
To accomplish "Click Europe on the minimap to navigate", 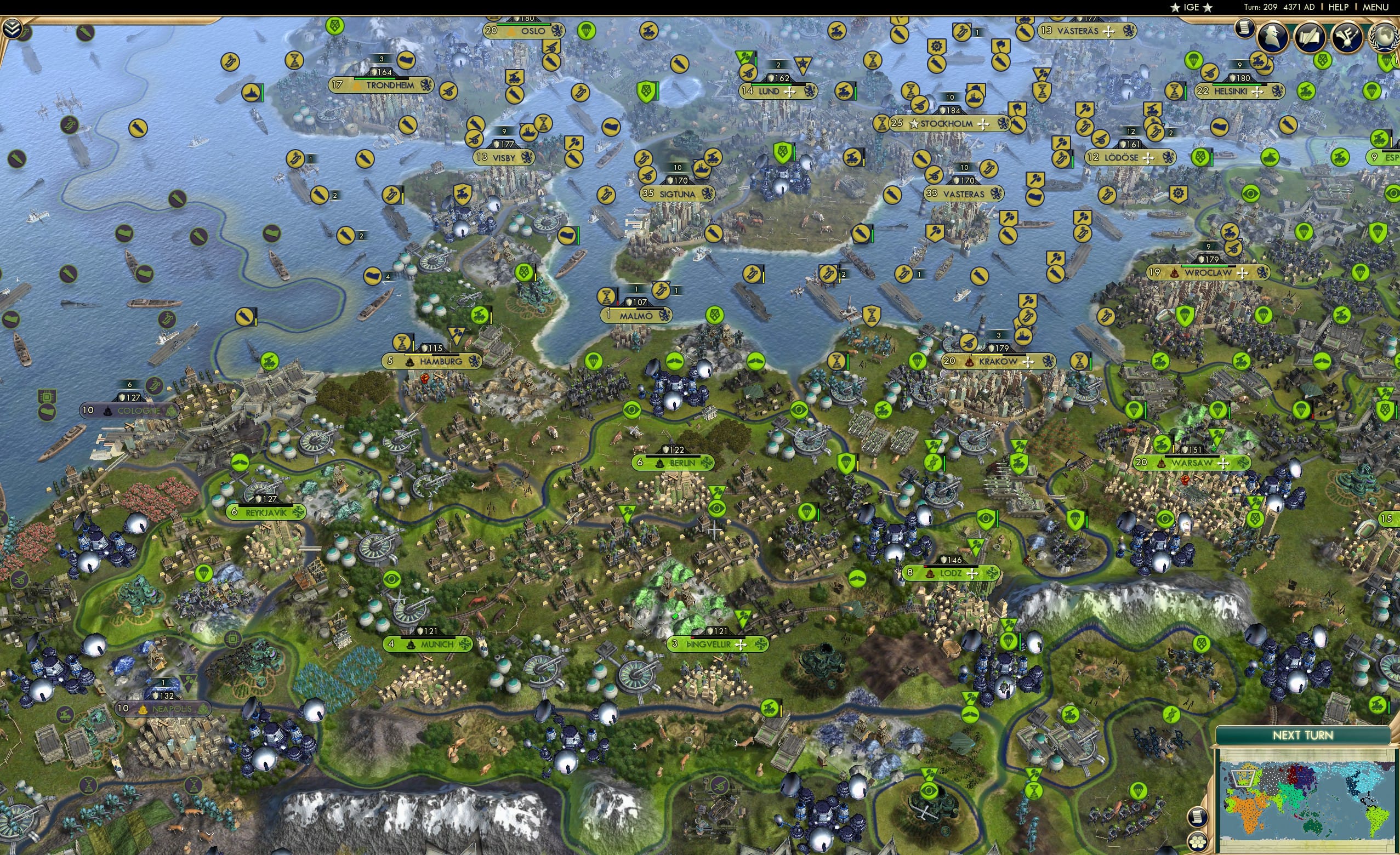I will click(x=1243, y=779).
